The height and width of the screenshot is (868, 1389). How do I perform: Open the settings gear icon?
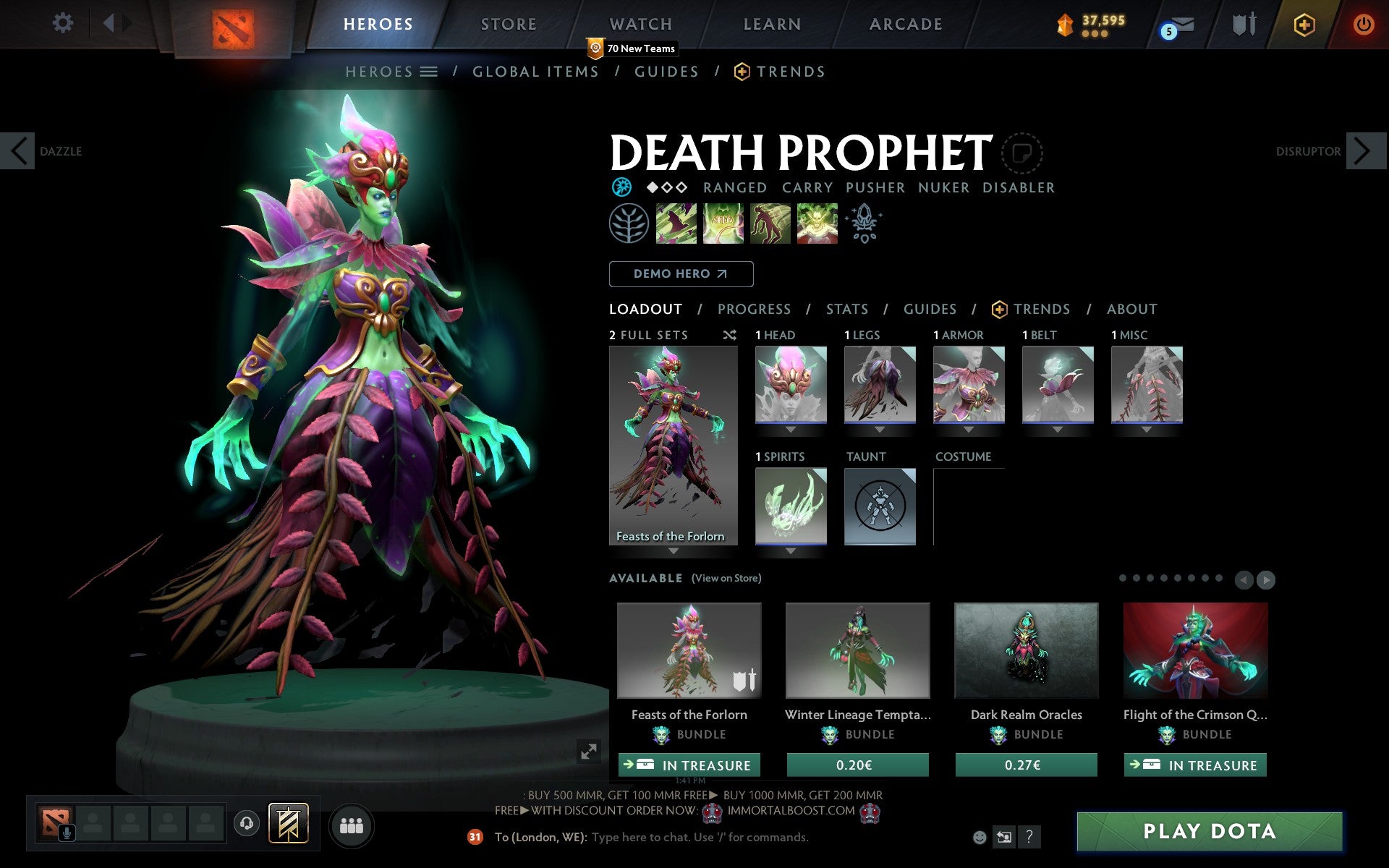(x=63, y=23)
